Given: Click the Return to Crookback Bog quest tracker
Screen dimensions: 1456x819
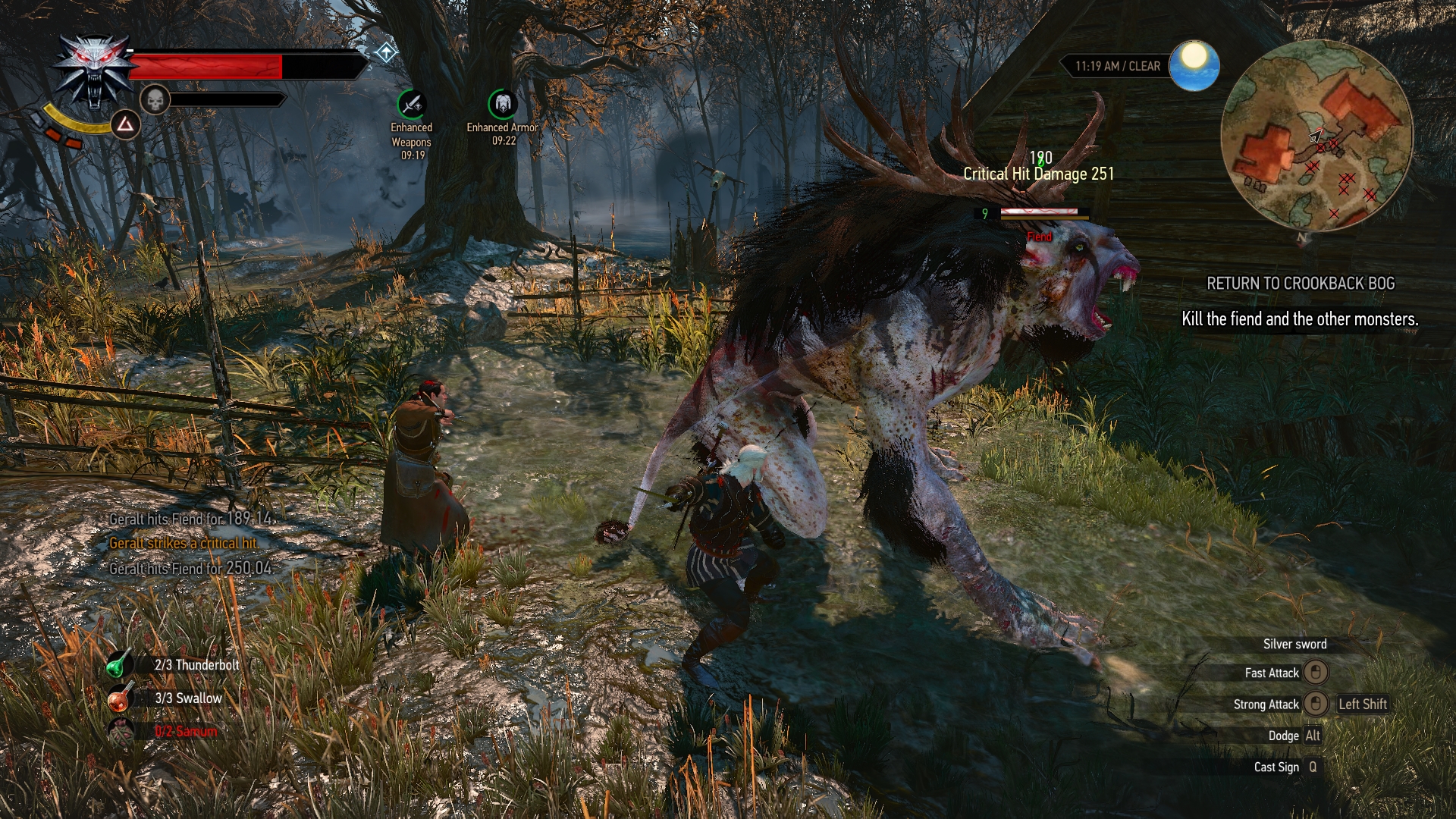Looking at the screenshot, I should point(1300,284).
